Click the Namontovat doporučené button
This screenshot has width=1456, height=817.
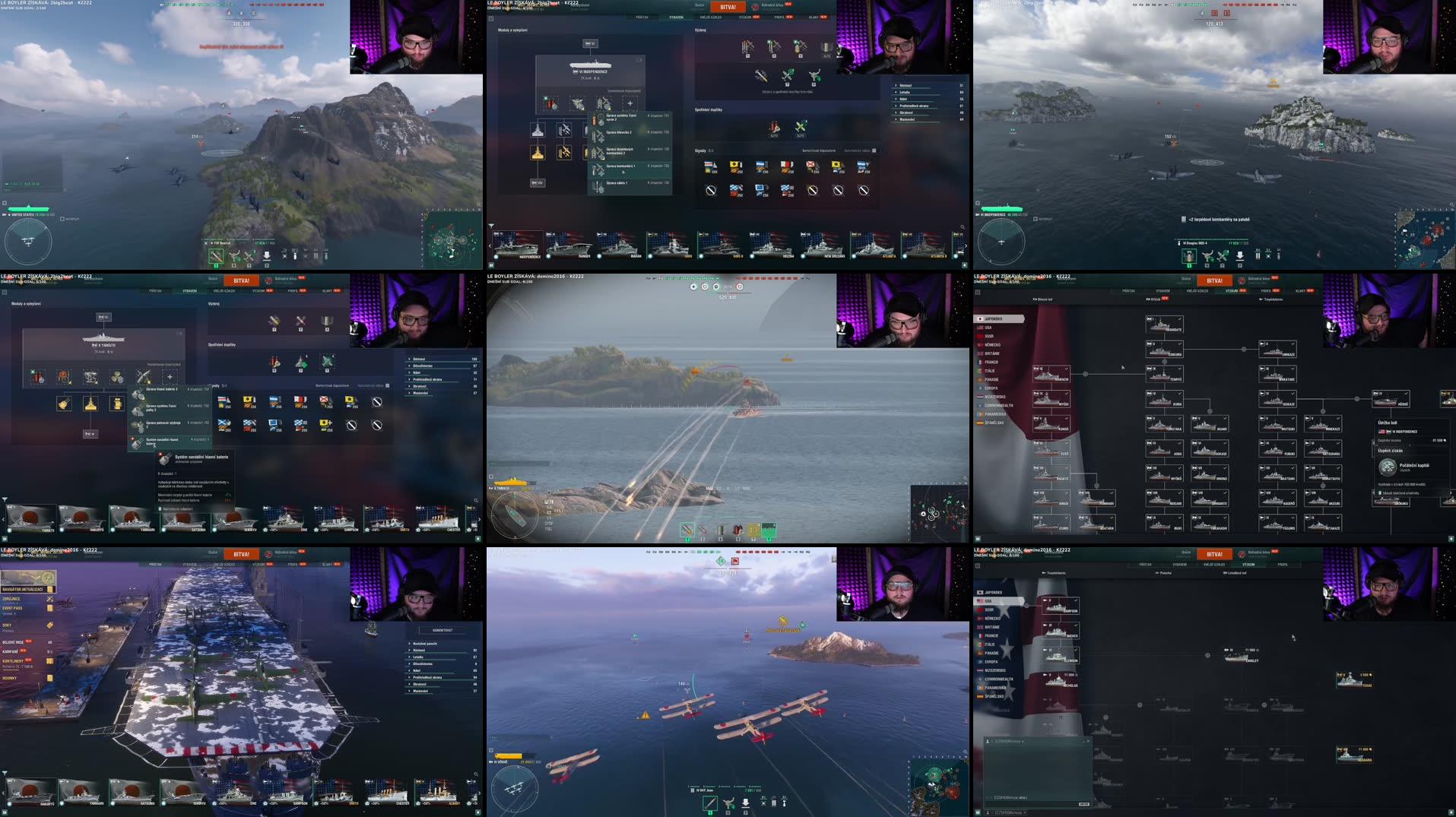tap(819, 151)
